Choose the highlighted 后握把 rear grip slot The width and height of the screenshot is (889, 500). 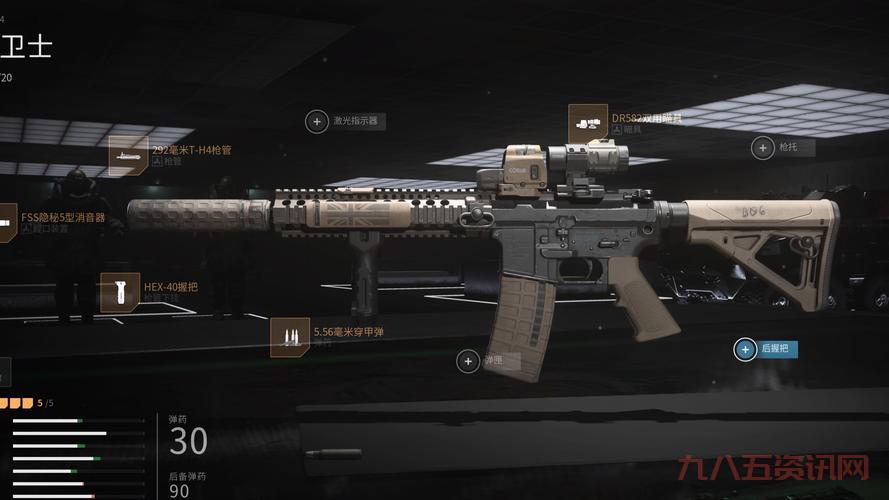tap(746, 349)
